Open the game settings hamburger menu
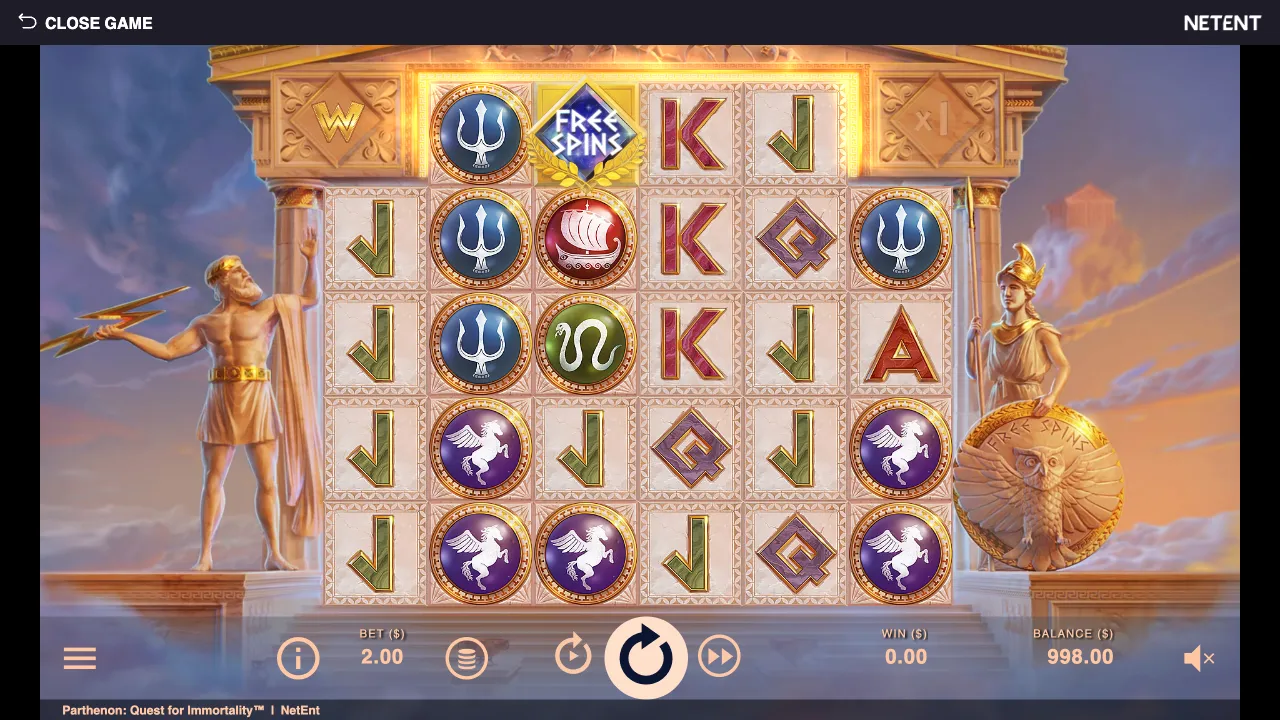Screen dimensions: 1280x720 [x=79, y=658]
